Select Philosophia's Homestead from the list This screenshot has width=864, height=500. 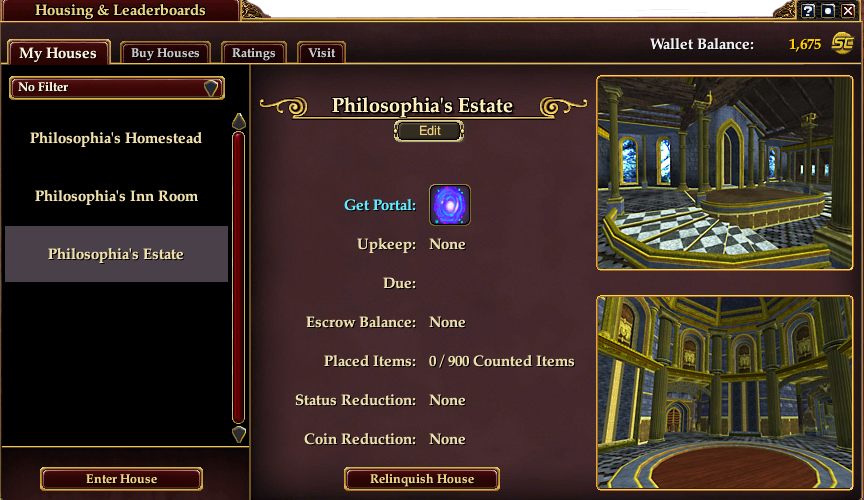click(116, 138)
